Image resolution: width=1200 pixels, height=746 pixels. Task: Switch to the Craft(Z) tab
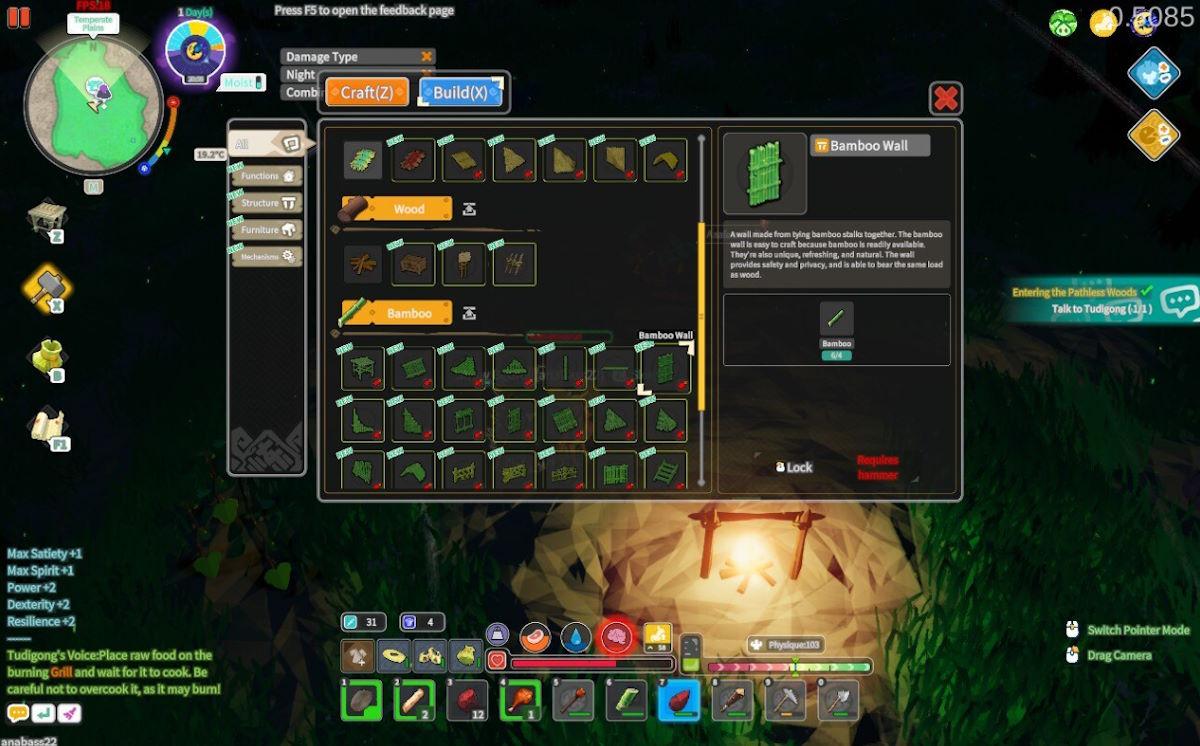(367, 93)
